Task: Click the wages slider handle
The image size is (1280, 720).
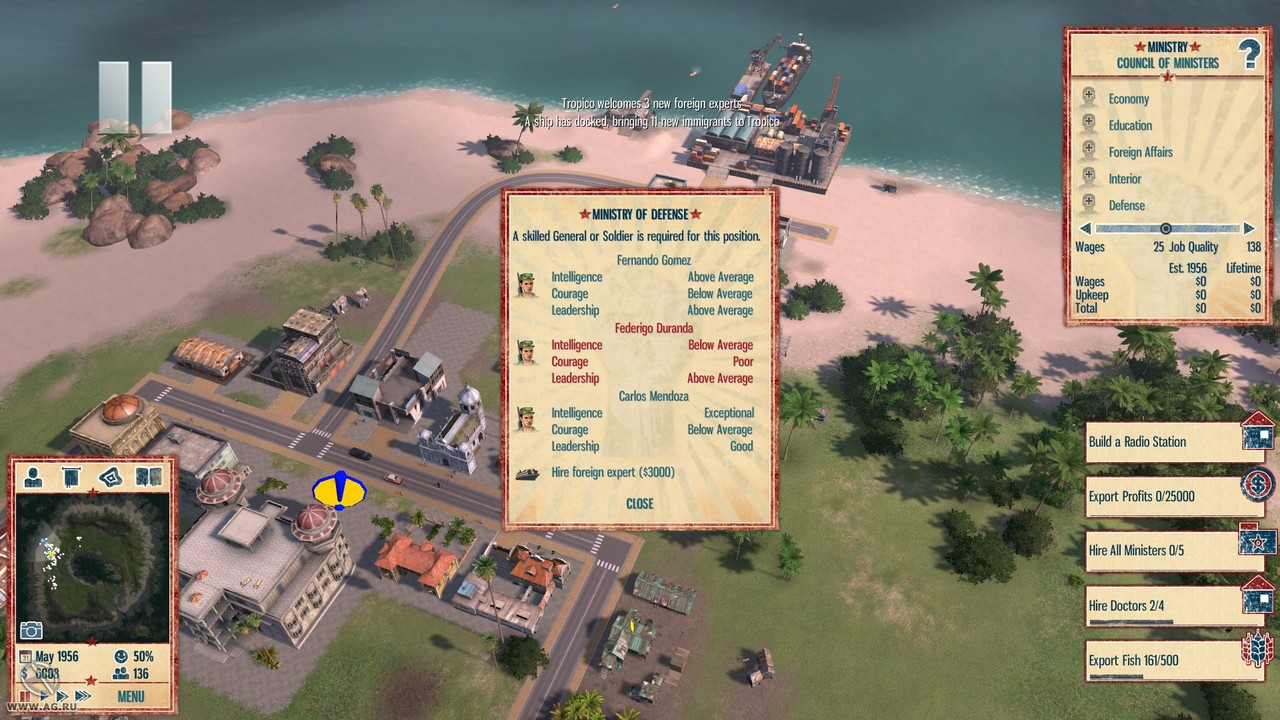Action: [x=1165, y=229]
